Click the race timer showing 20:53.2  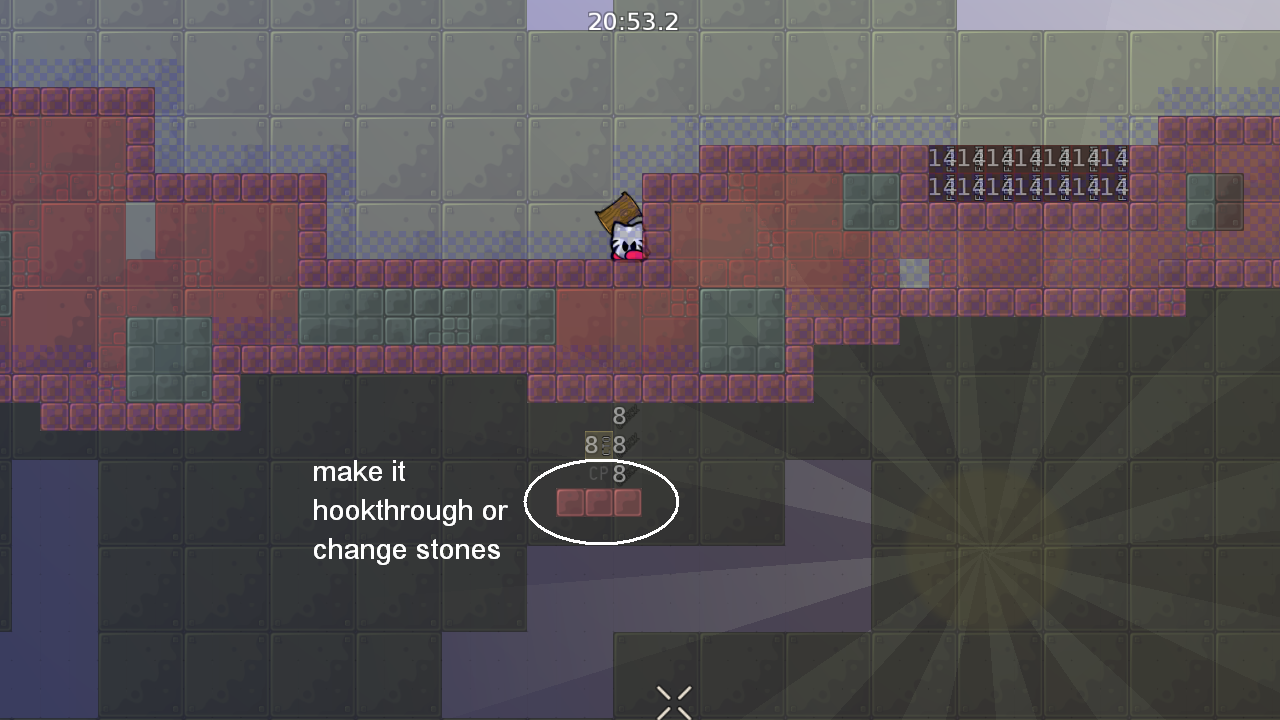click(634, 21)
